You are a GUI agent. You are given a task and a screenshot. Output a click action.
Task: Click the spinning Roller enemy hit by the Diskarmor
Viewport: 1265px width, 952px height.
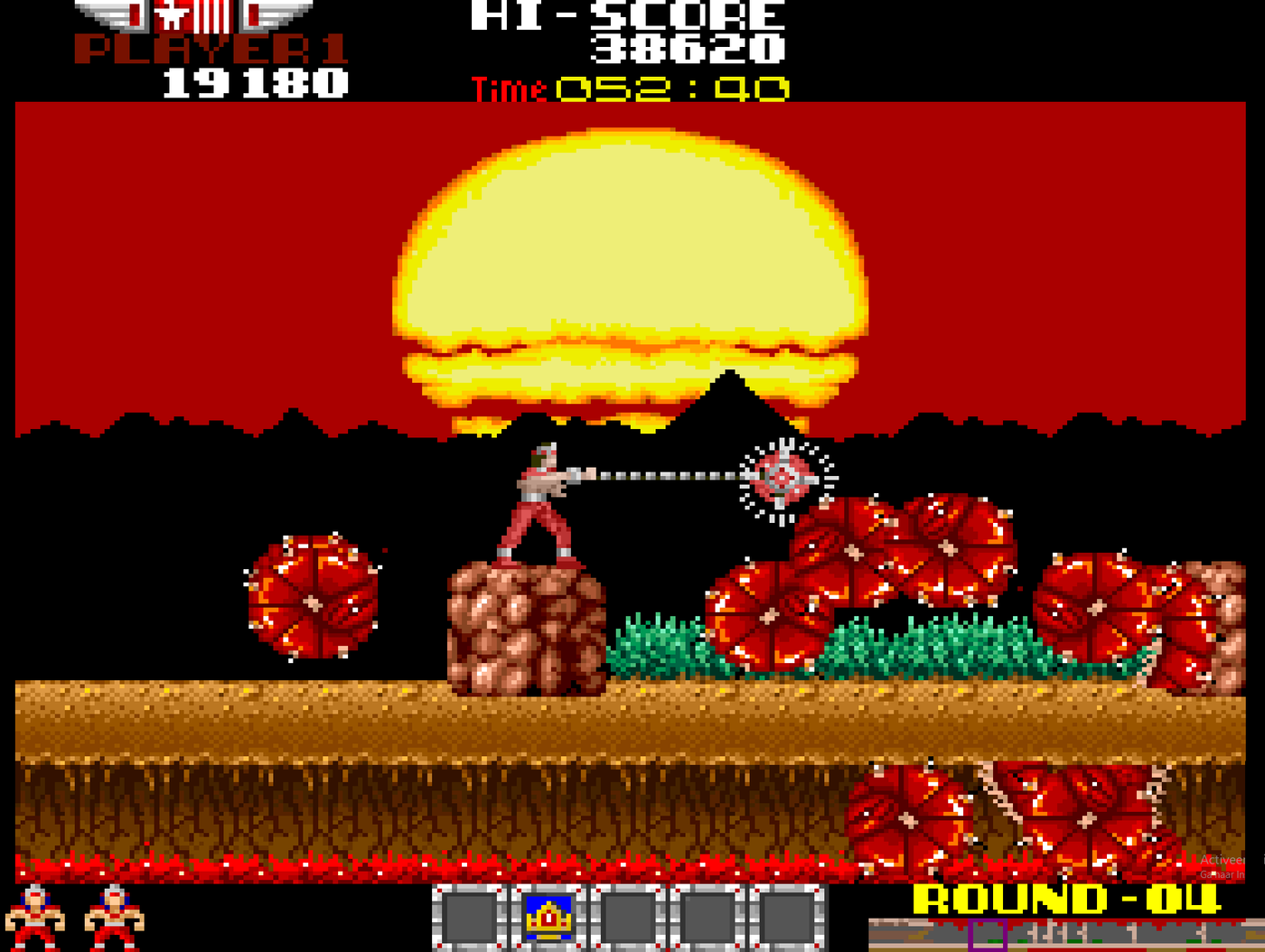click(782, 479)
